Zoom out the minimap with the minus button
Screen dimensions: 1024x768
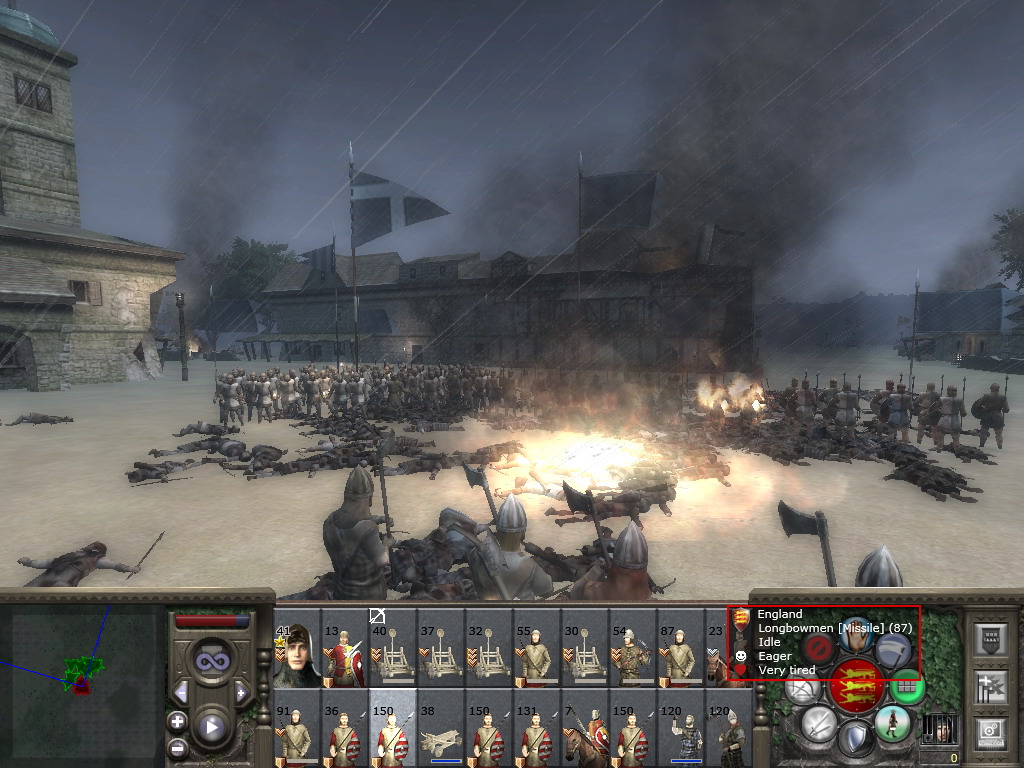[x=178, y=746]
